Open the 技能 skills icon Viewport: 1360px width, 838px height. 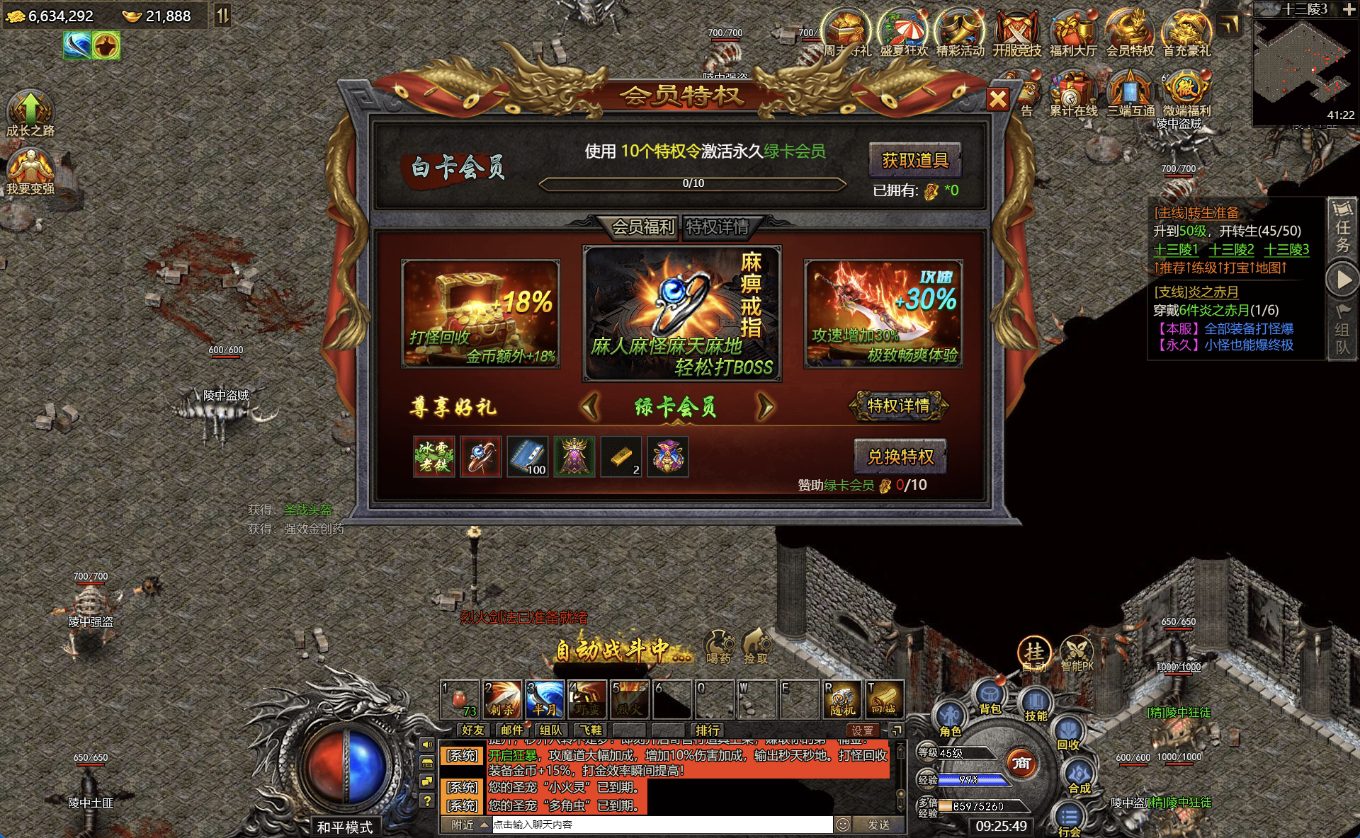(x=1035, y=699)
